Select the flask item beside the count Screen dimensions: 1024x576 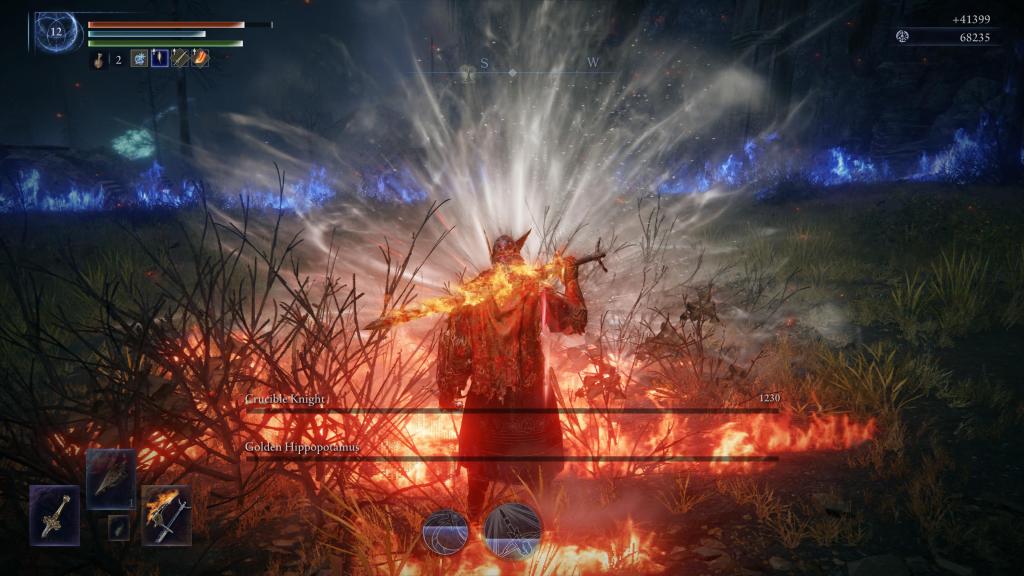[x=99, y=60]
